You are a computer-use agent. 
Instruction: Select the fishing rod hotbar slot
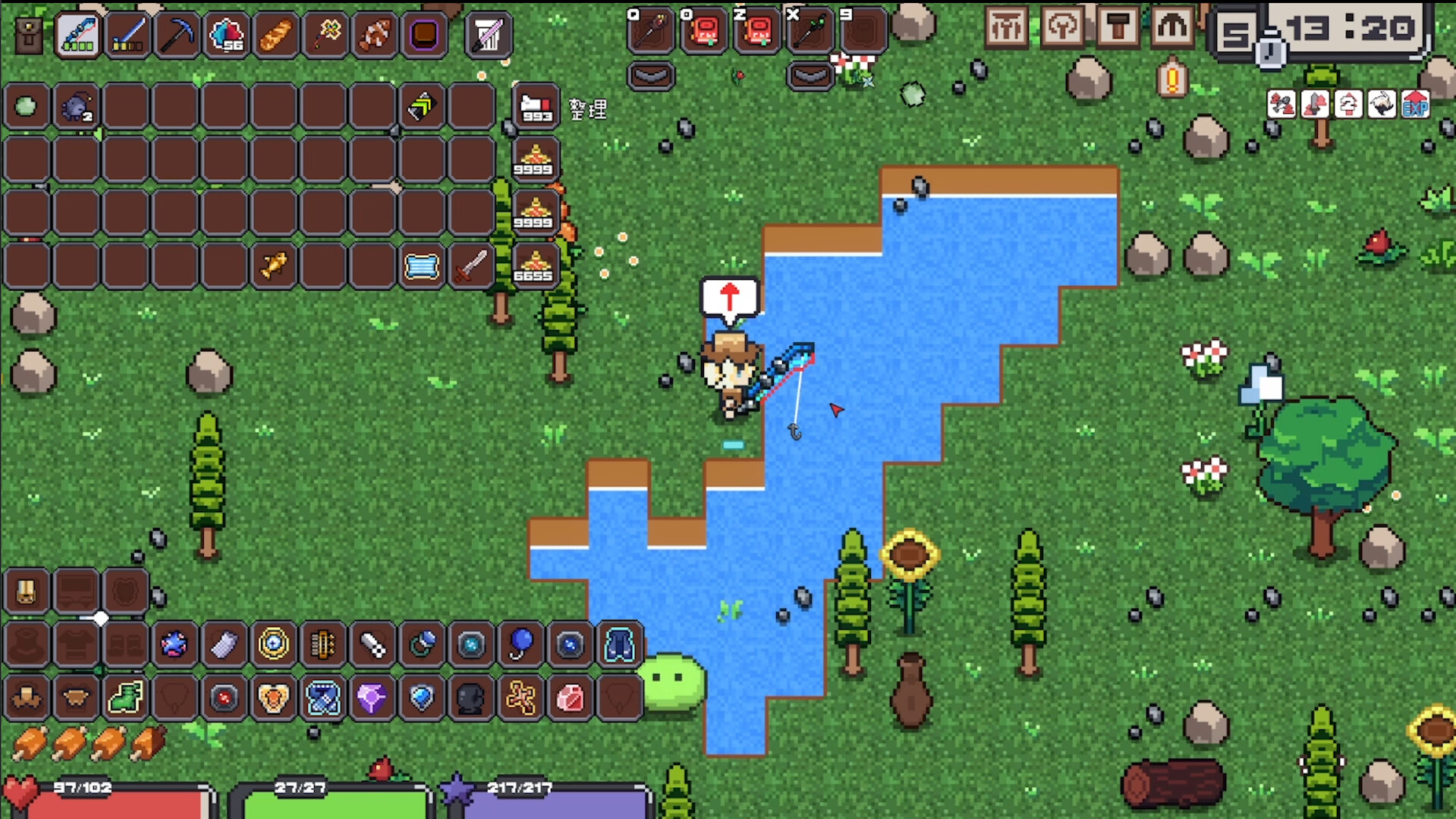tap(77, 34)
